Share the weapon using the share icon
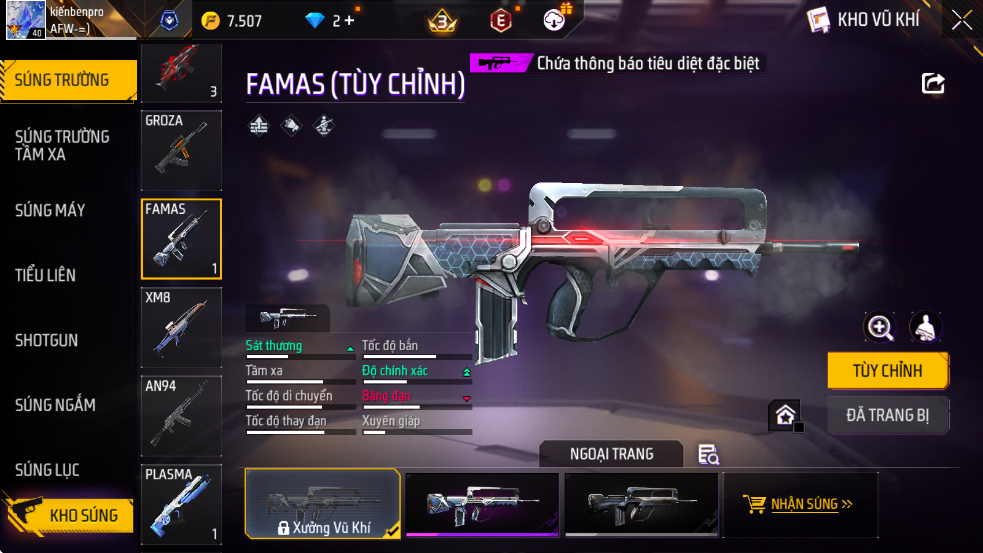 click(x=933, y=84)
